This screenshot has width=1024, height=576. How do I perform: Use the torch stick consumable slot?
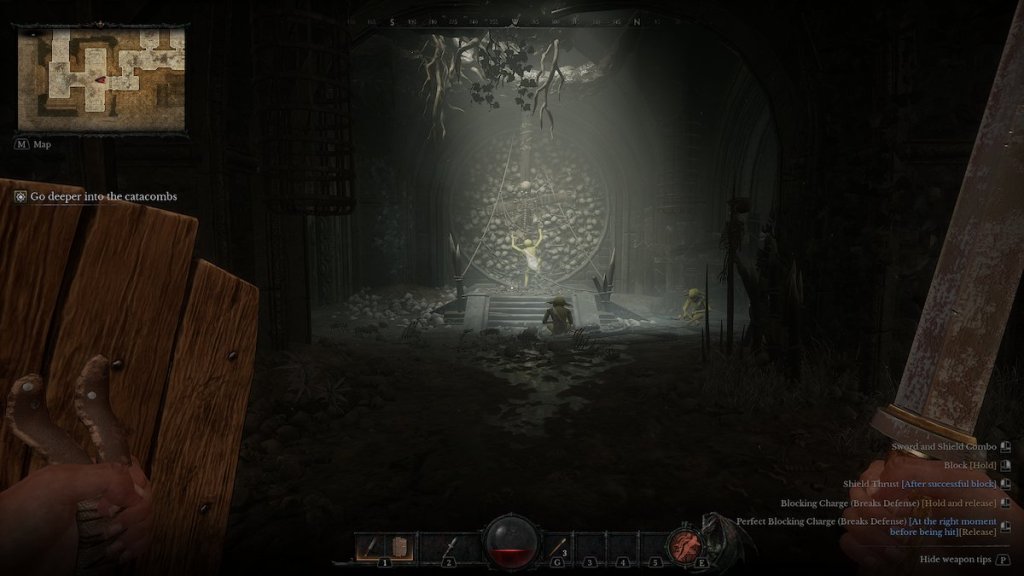[x=559, y=545]
